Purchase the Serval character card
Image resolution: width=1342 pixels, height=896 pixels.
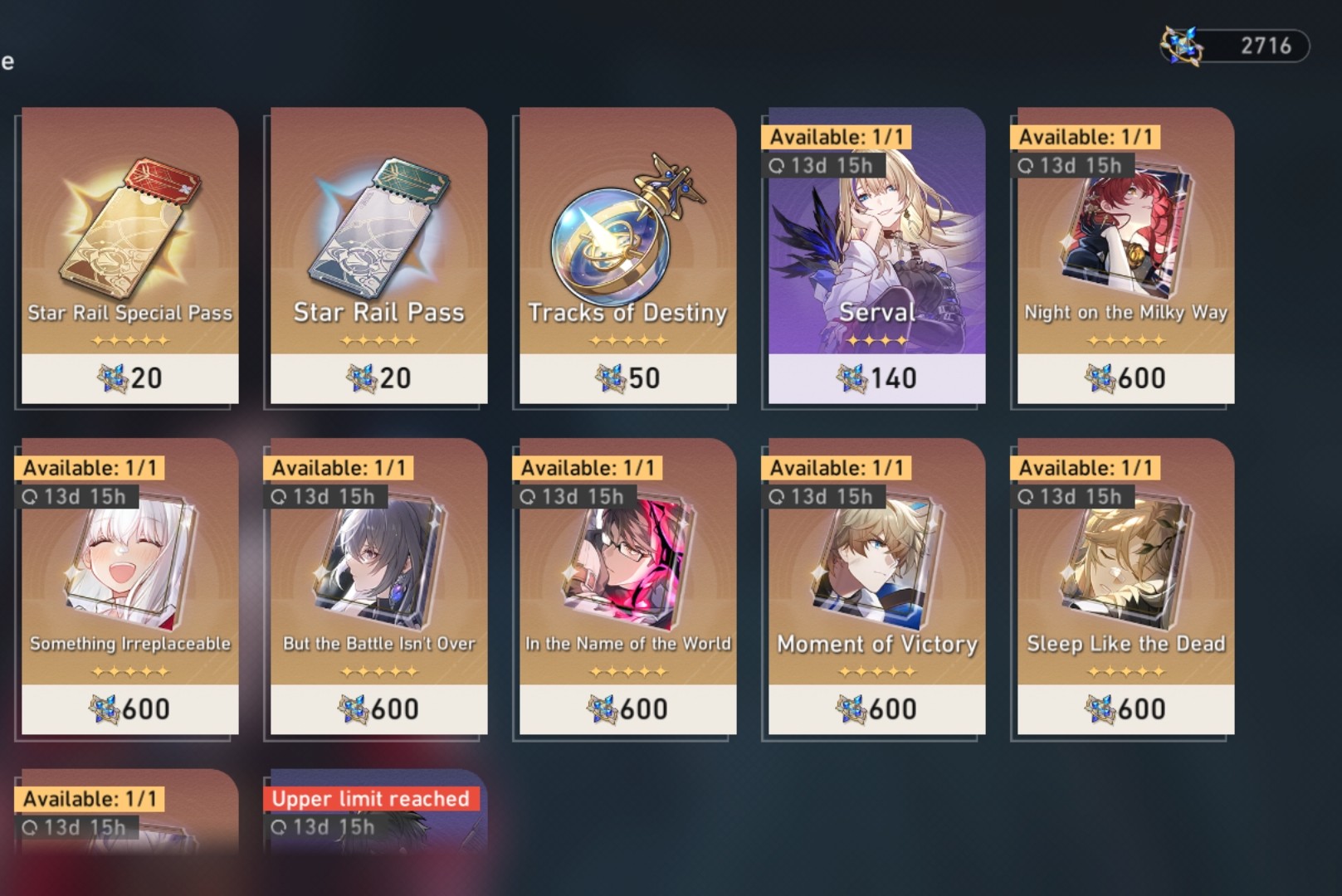click(x=876, y=249)
